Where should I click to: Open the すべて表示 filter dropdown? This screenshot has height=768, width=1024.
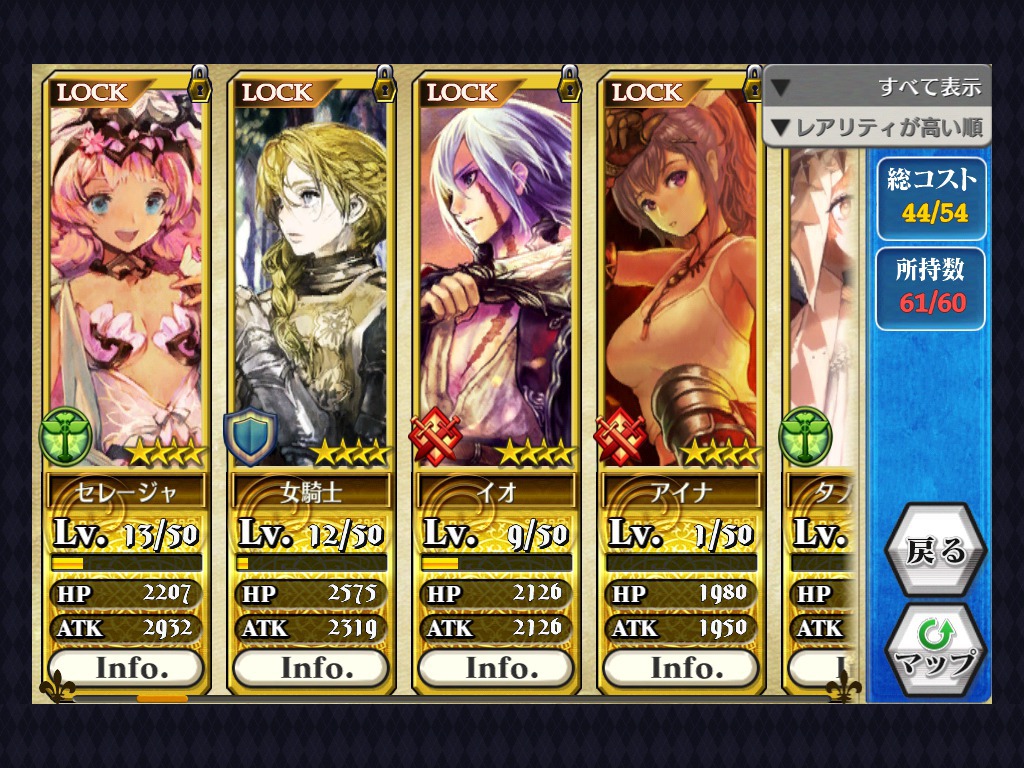(877, 87)
